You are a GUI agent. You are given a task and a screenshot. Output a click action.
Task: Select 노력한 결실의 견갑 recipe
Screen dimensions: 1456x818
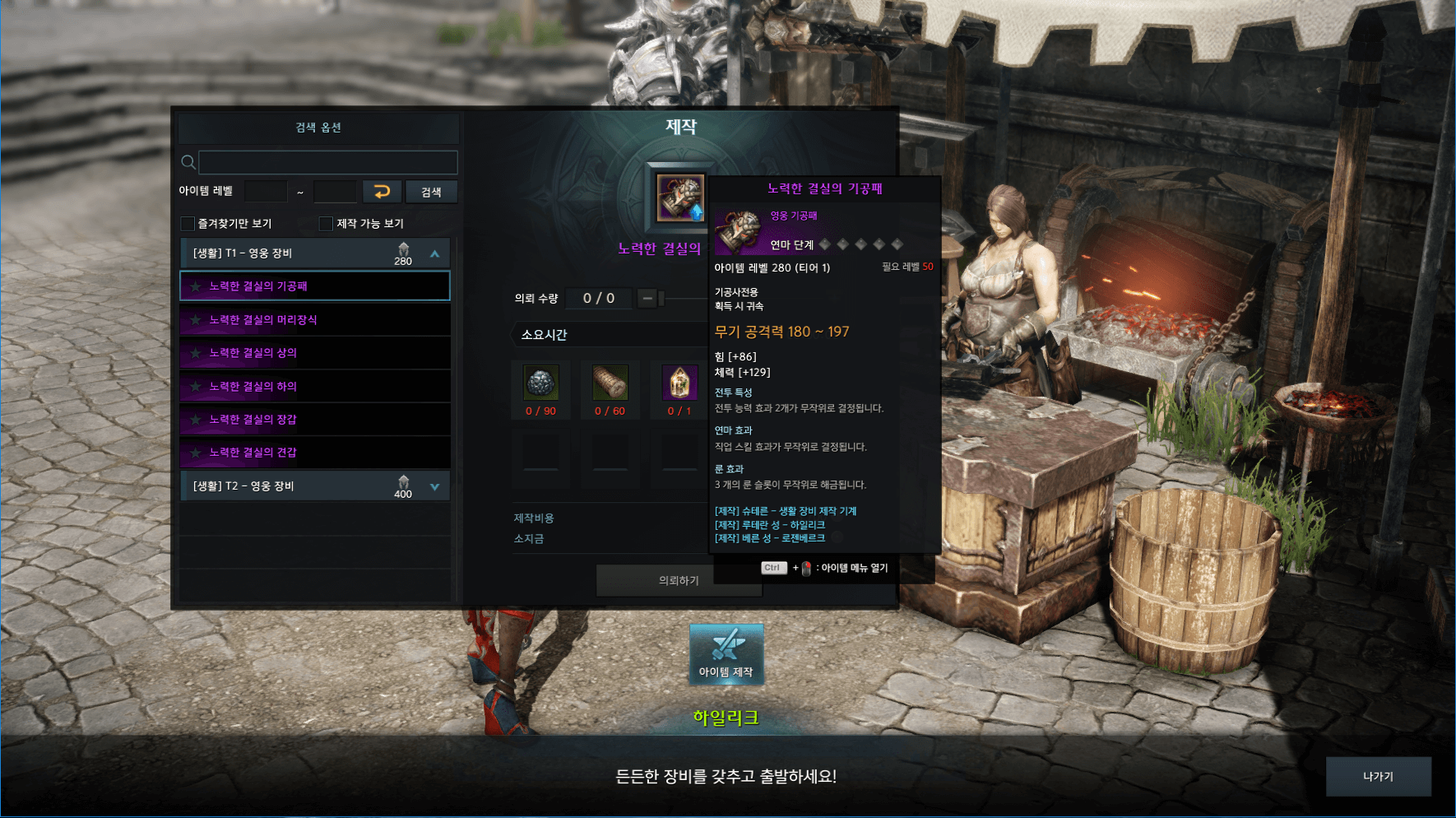coord(315,453)
